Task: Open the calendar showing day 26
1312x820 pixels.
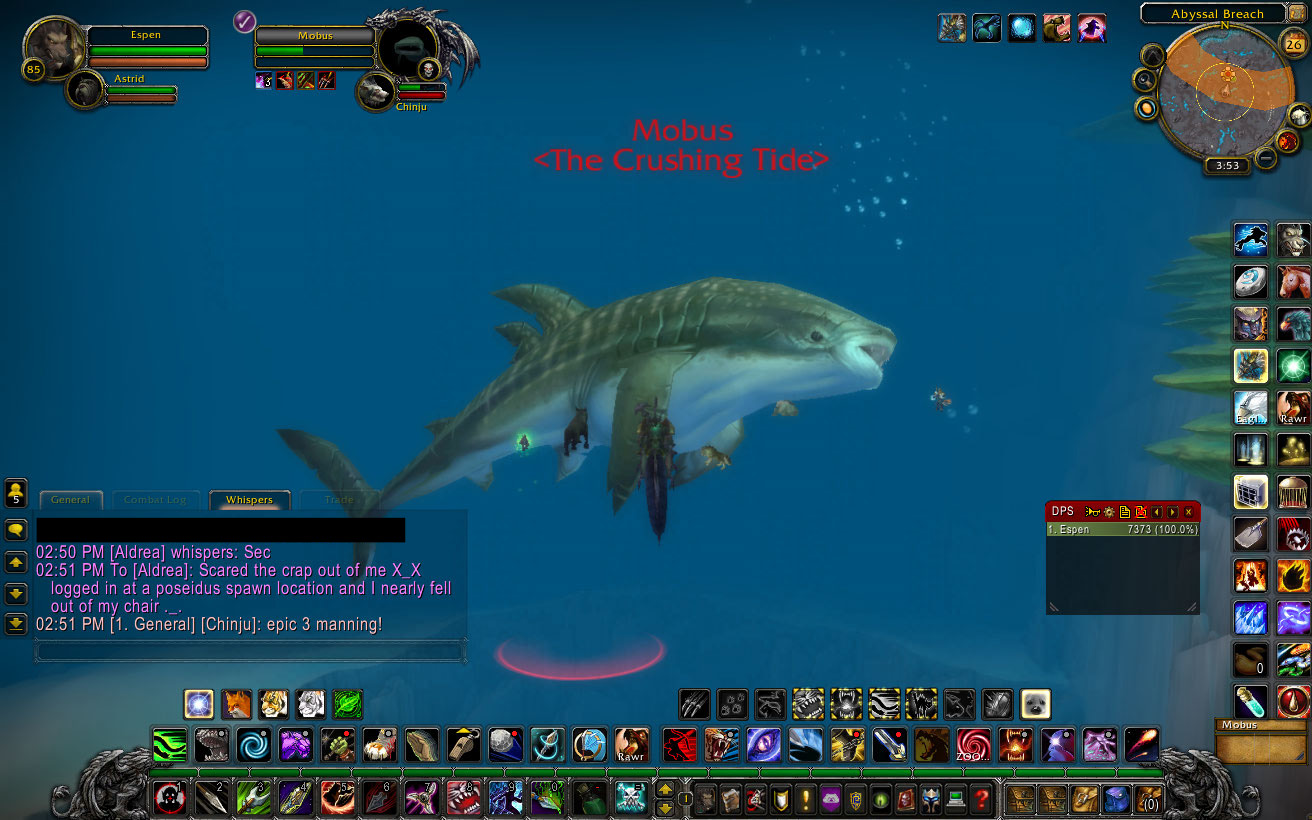Action: (1293, 44)
